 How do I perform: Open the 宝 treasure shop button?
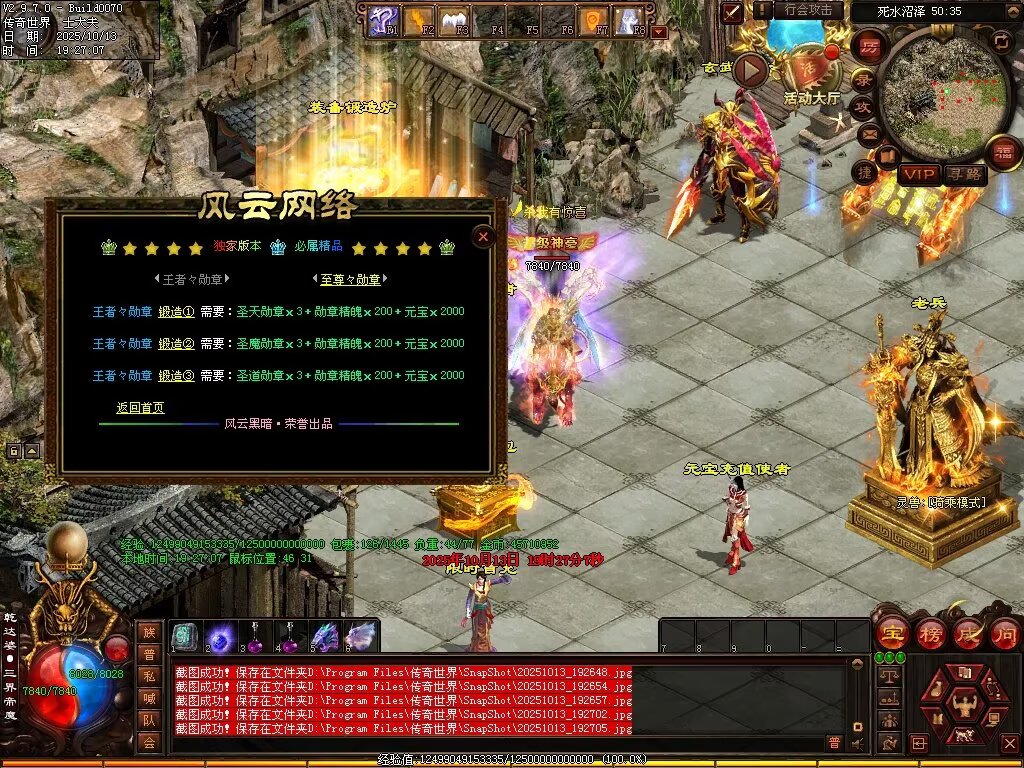[x=891, y=633]
